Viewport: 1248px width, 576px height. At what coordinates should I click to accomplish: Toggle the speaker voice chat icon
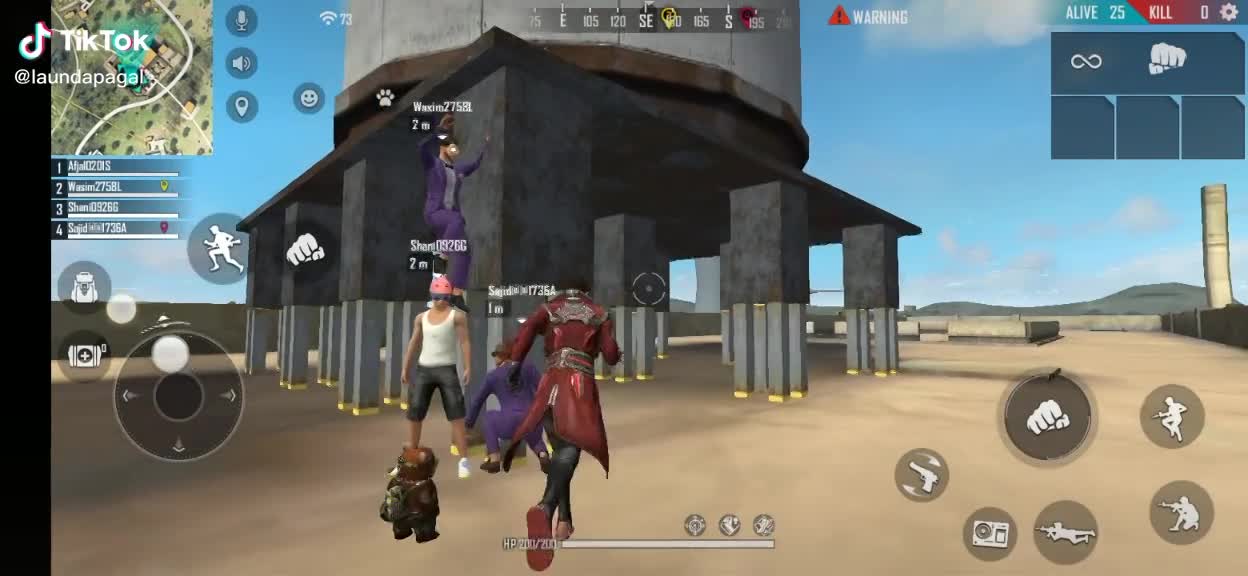tap(241, 64)
